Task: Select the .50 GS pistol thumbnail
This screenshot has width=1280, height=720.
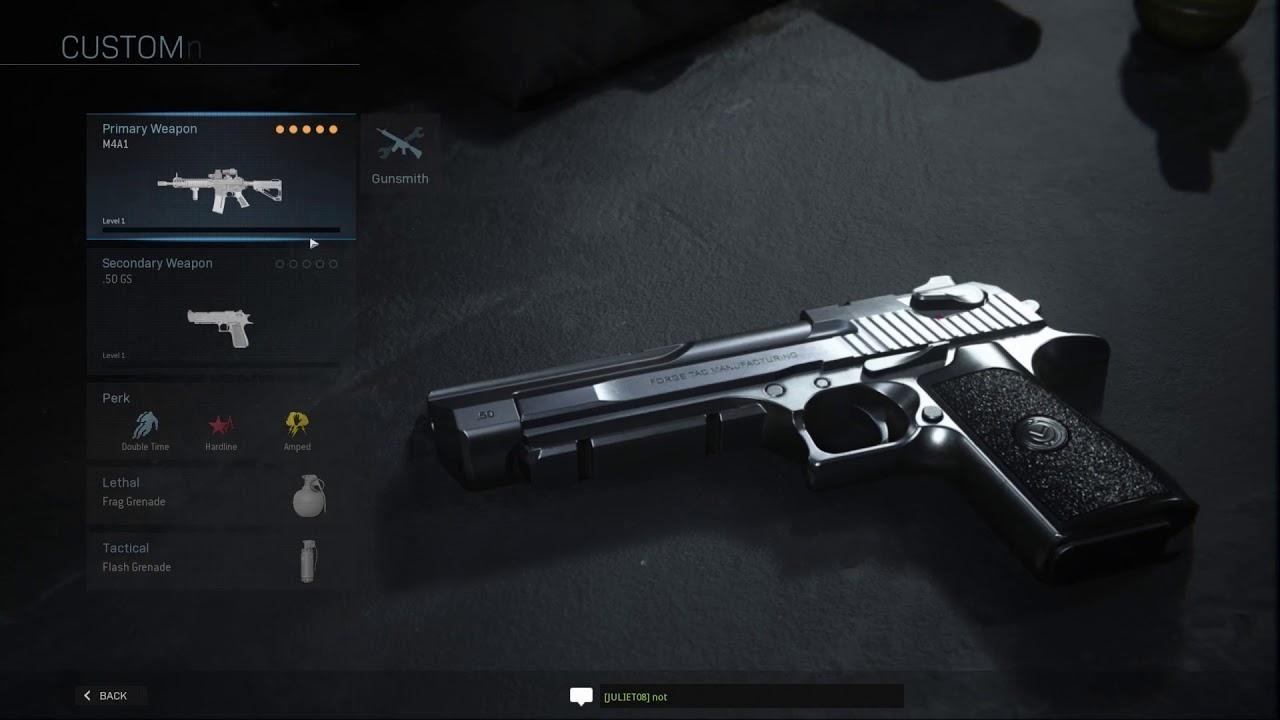Action: click(220, 325)
